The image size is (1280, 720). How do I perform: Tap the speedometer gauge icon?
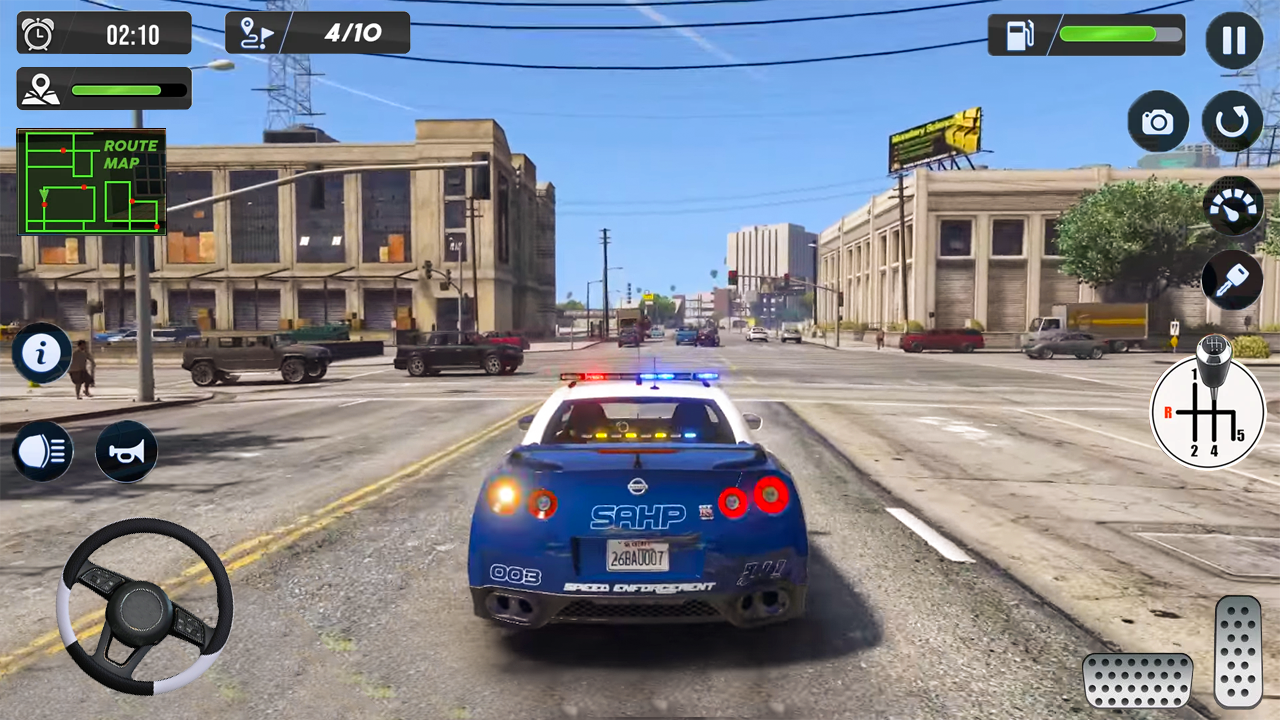pyautogui.click(x=1233, y=207)
